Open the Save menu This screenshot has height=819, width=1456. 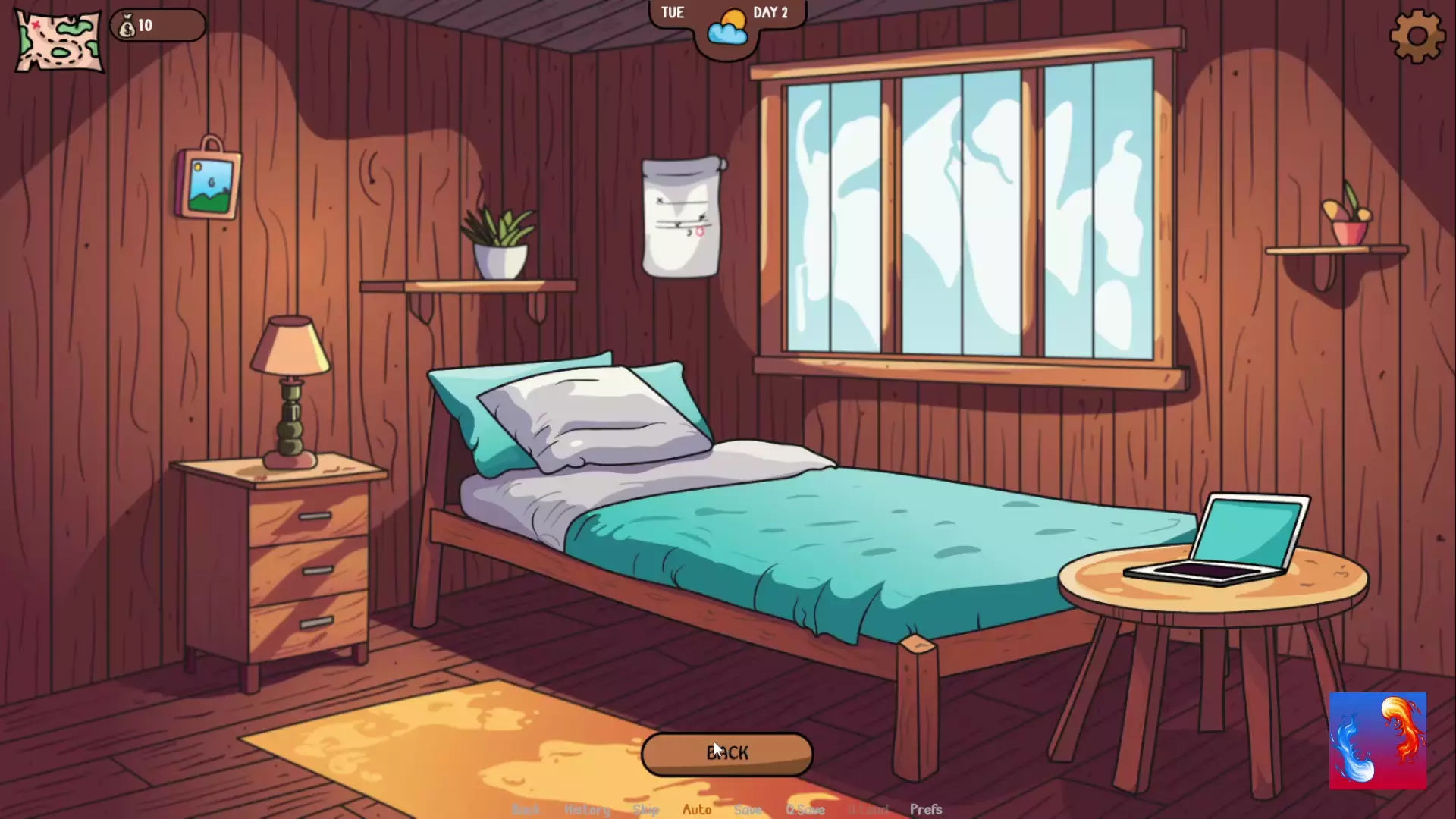pyautogui.click(x=748, y=809)
